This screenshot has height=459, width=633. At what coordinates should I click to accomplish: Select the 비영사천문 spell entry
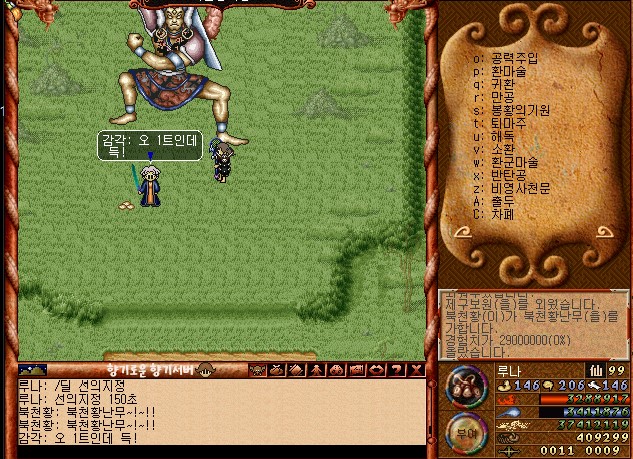520,188
